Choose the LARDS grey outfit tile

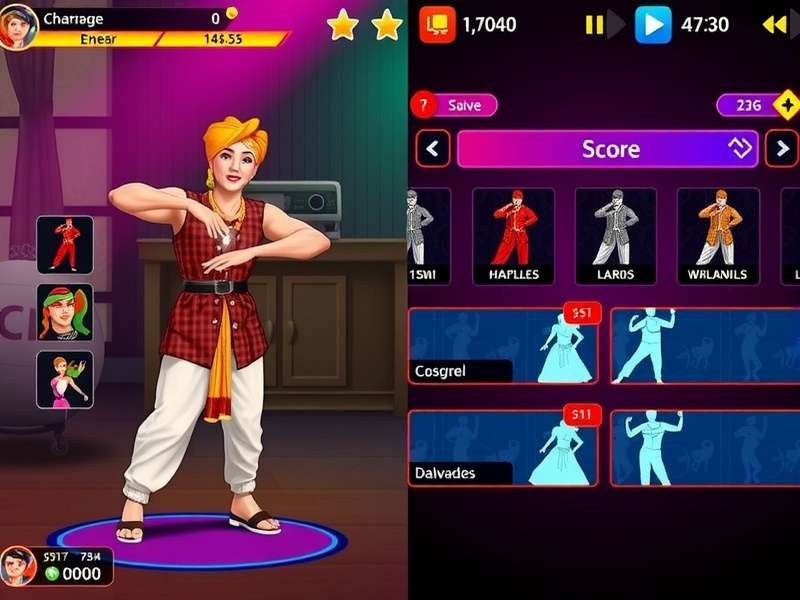[615, 236]
